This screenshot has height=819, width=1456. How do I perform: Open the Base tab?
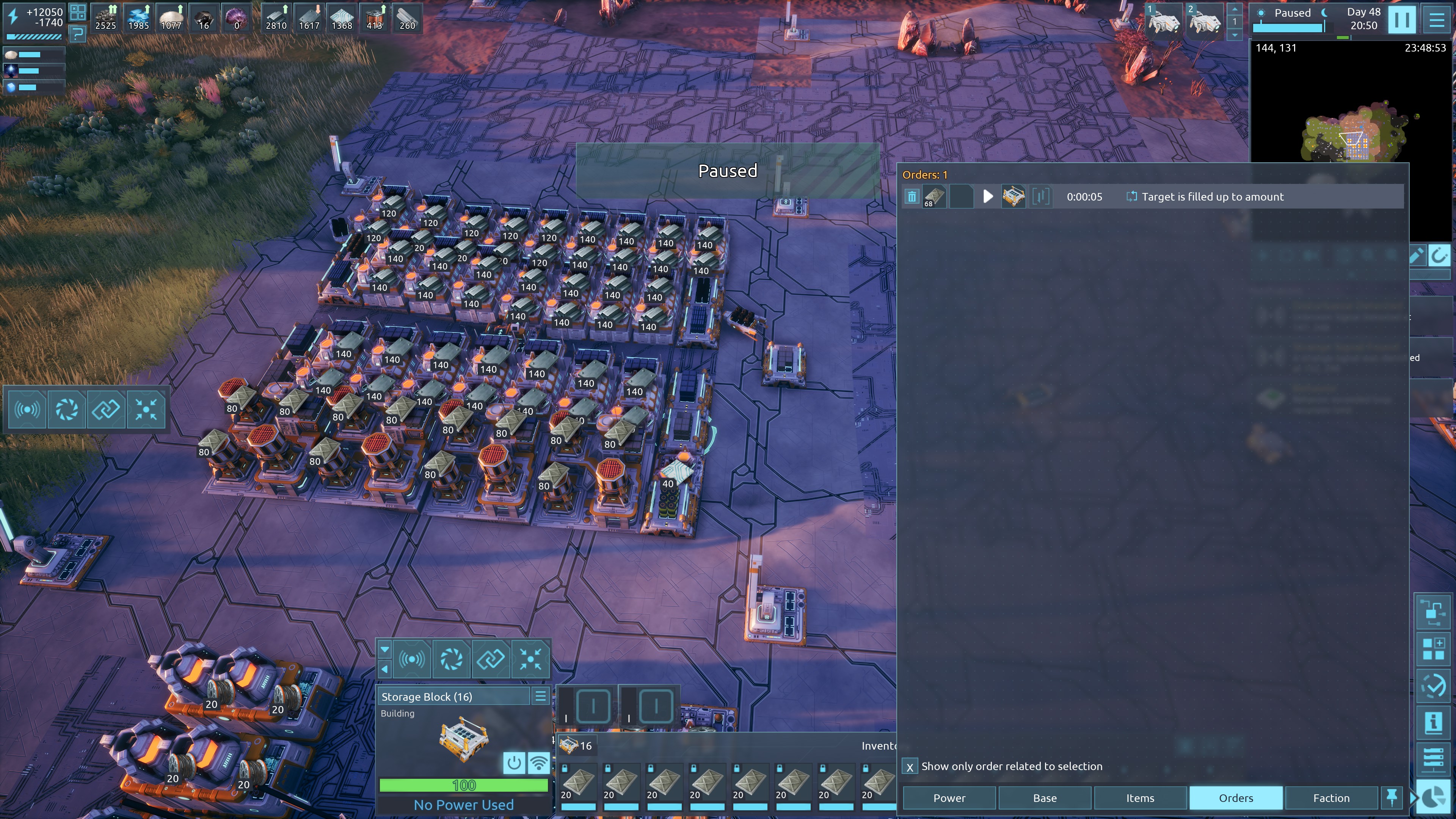tap(1045, 797)
